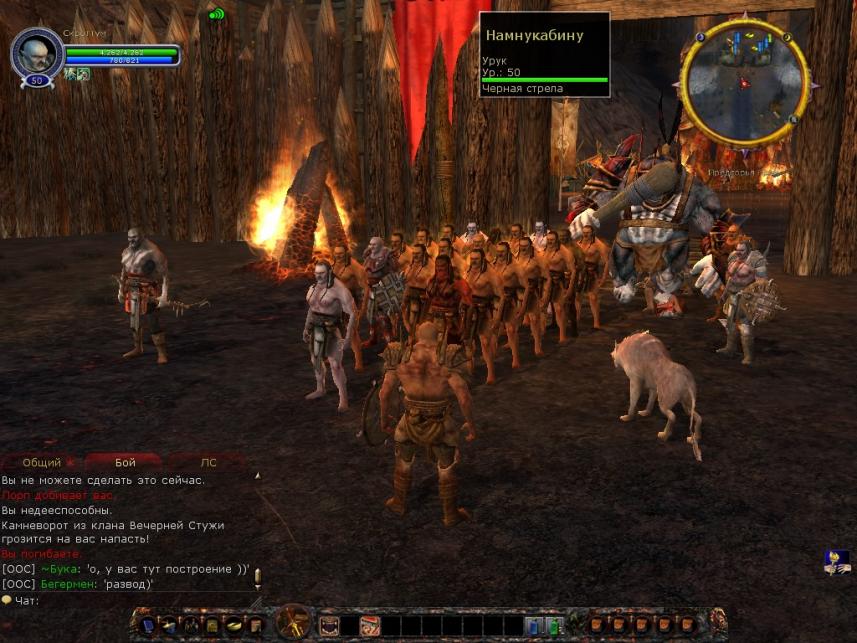Select the Намнукабину target frame
Image resolution: width=857 pixels, height=643 pixels.
(545, 55)
